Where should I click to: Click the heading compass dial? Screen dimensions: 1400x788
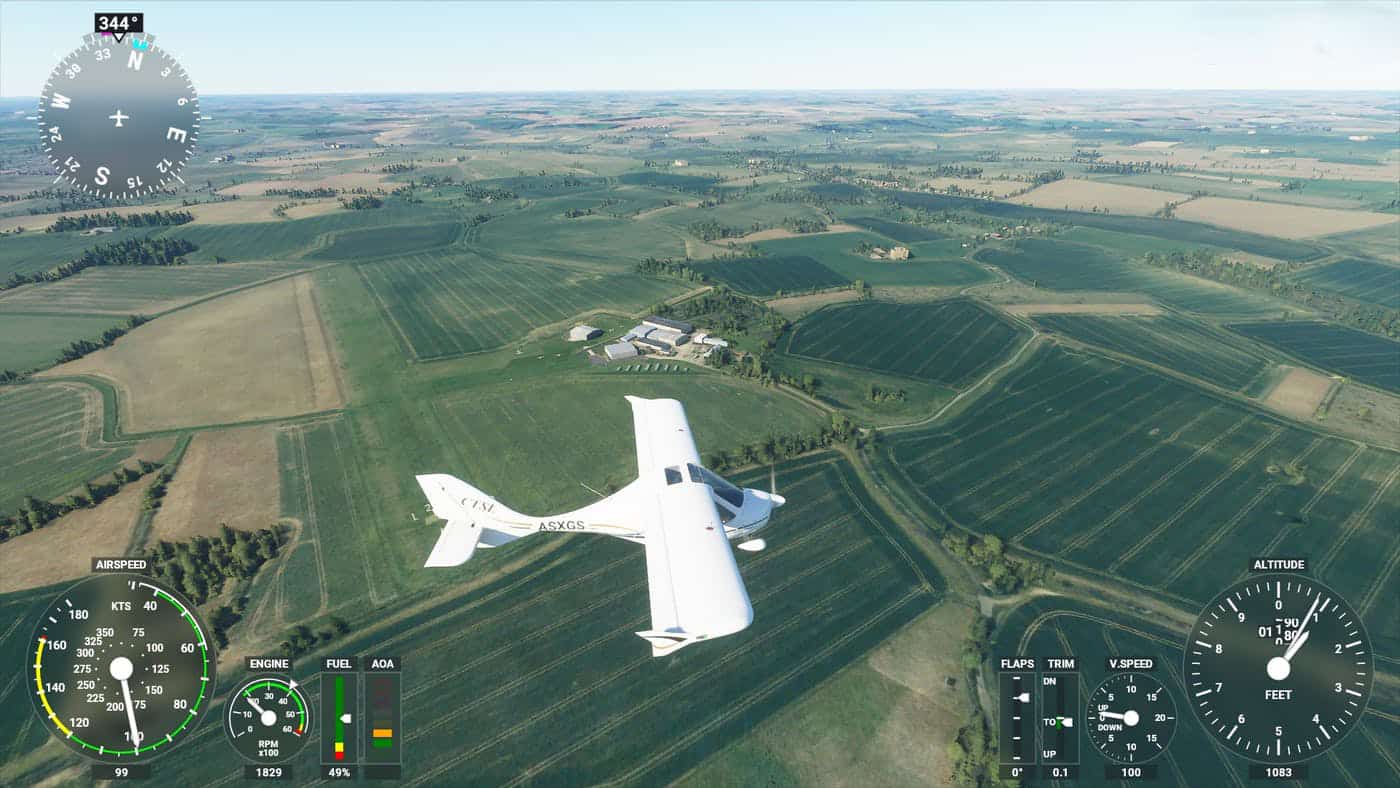coord(118,117)
